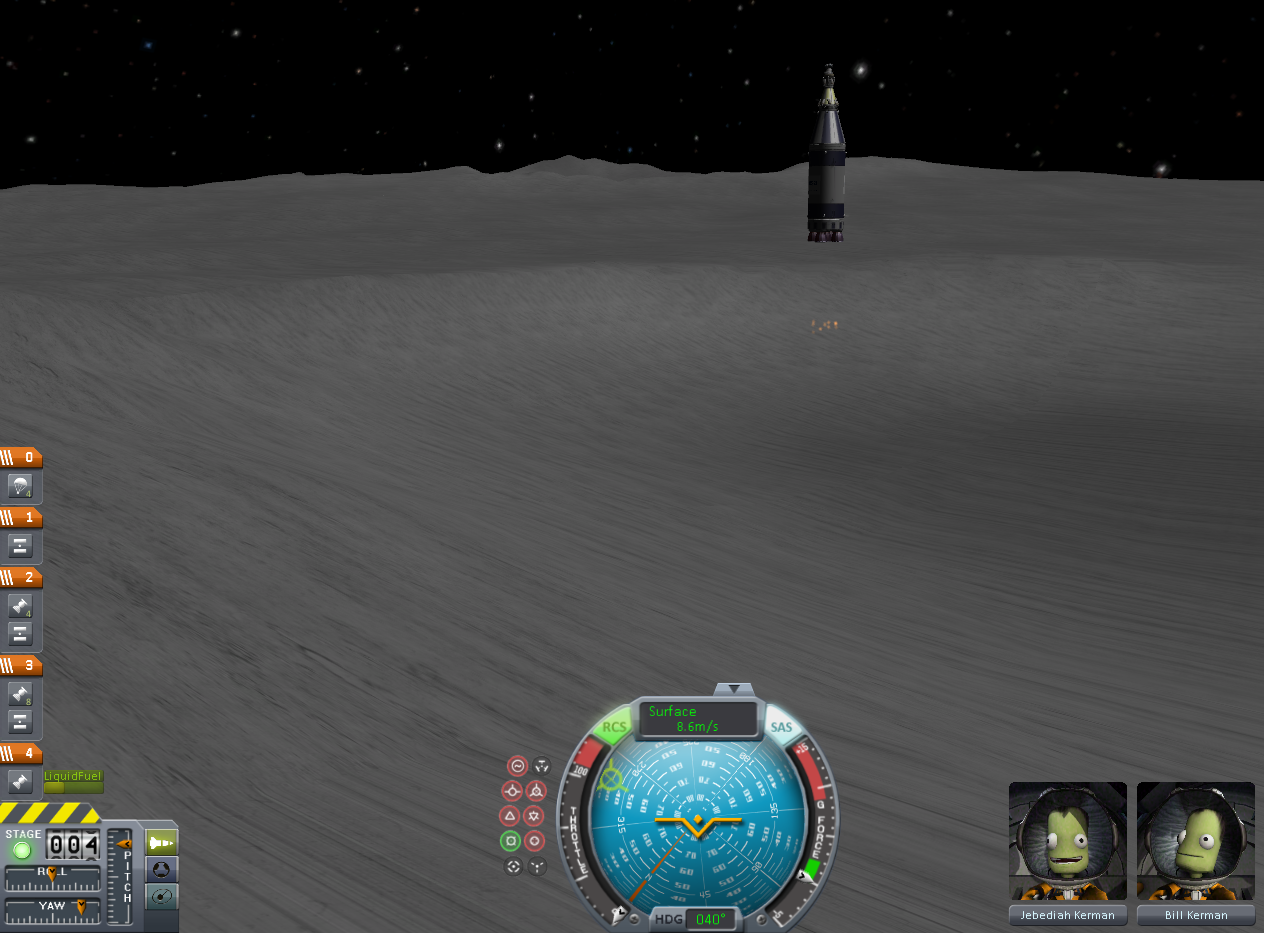
Task: Activate the green STAGE light button
Action: [x=22, y=850]
